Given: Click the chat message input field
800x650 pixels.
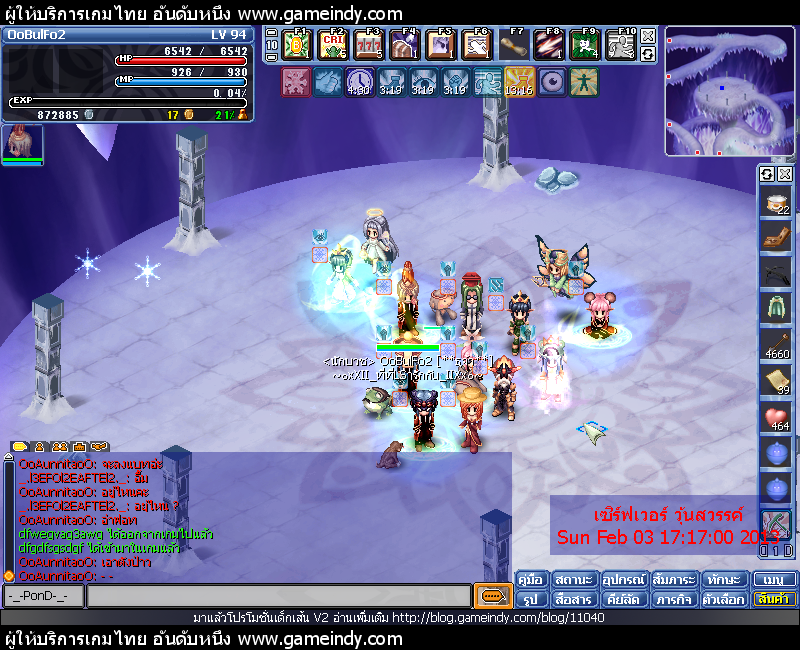Looking at the screenshot, I should (278, 596).
